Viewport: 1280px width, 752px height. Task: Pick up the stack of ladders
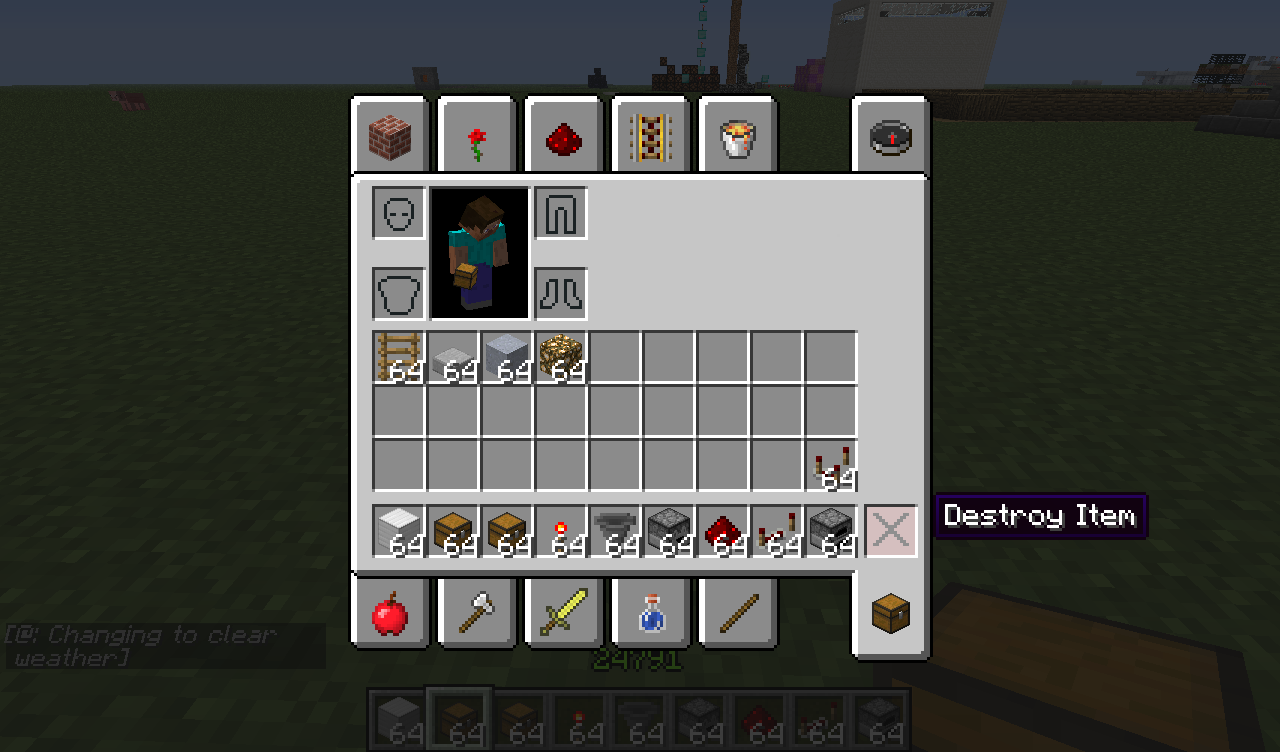click(398, 356)
